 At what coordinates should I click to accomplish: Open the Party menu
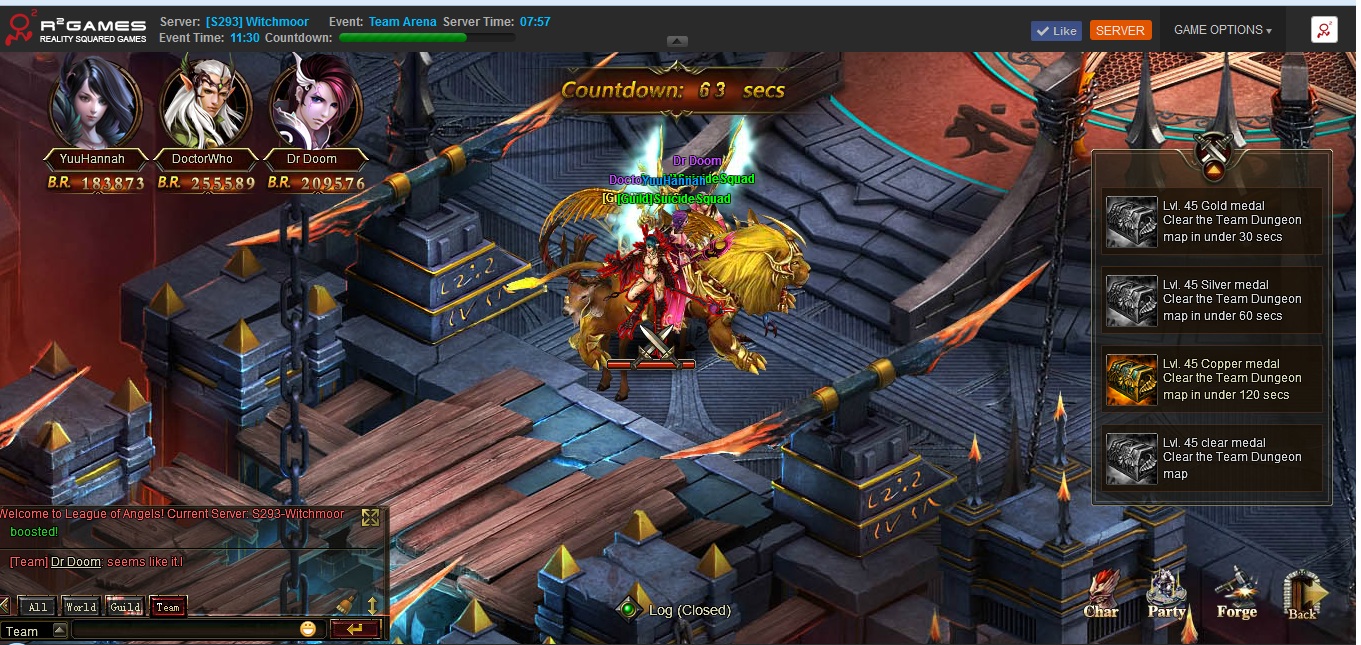click(x=1166, y=594)
